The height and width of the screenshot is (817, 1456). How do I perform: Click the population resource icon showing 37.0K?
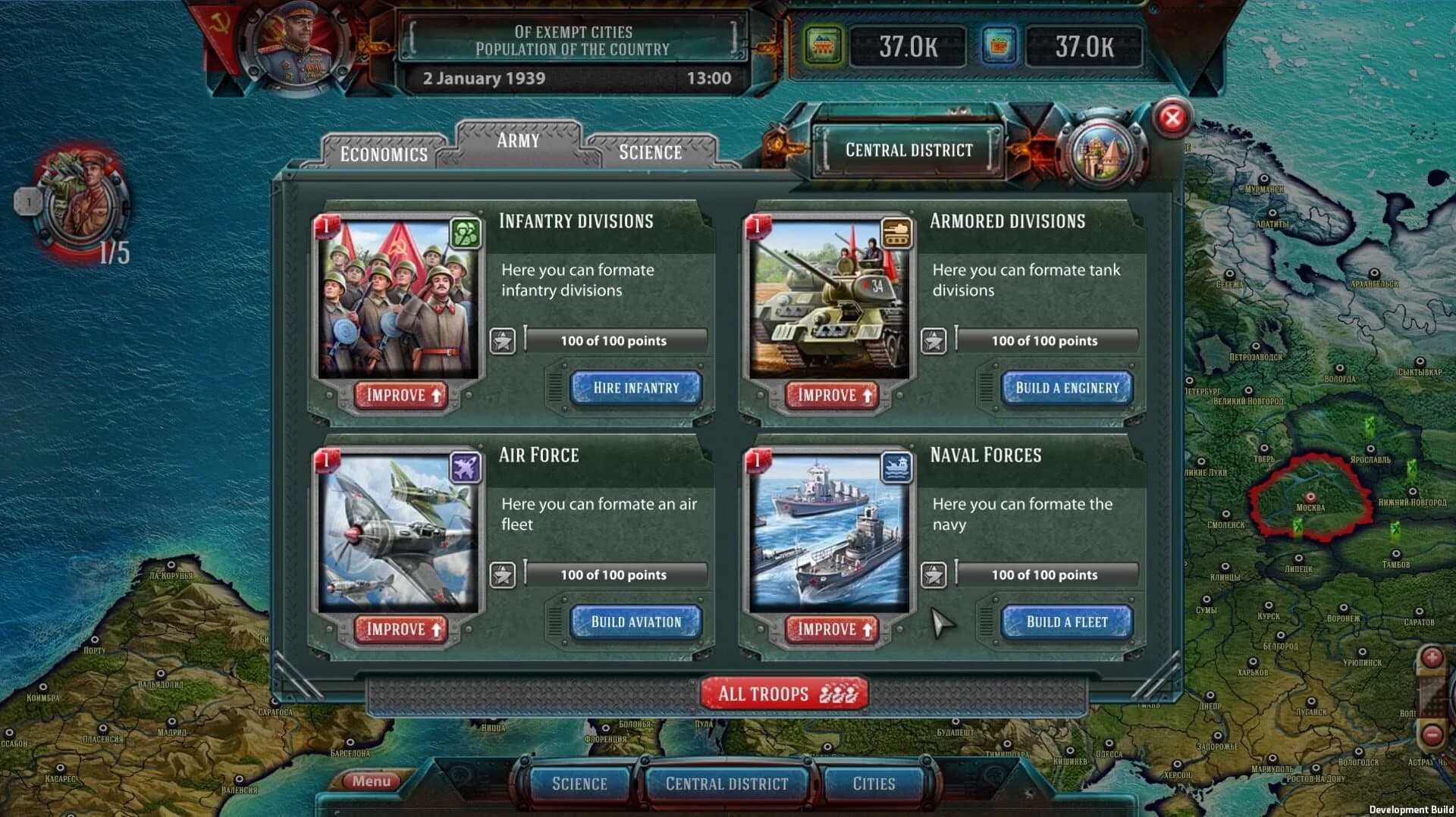click(x=825, y=45)
